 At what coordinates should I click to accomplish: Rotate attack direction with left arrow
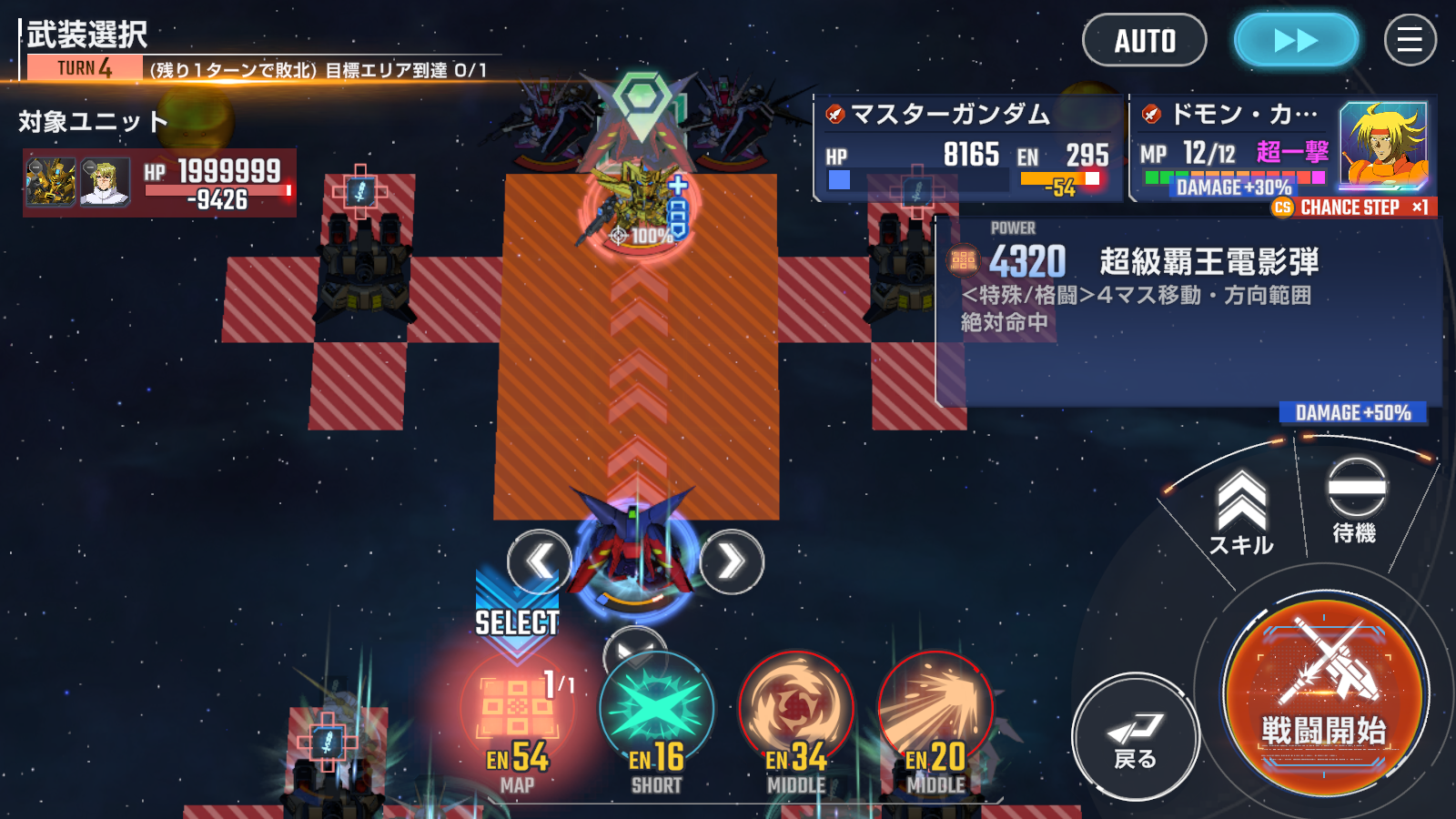click(539, 561)
